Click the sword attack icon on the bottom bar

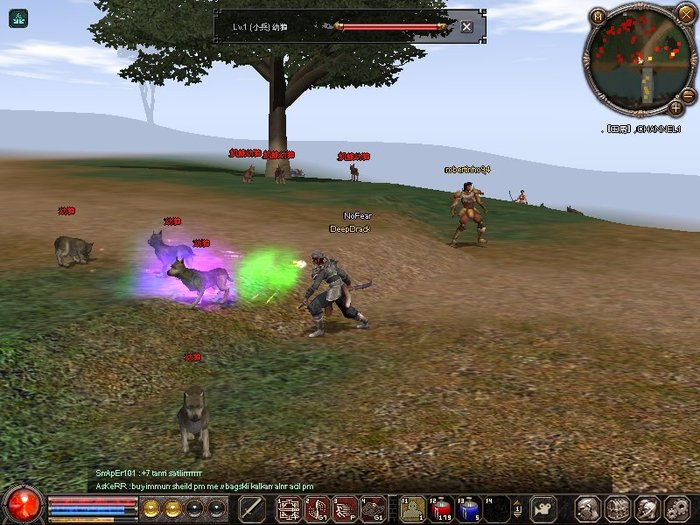coord(252,508)
